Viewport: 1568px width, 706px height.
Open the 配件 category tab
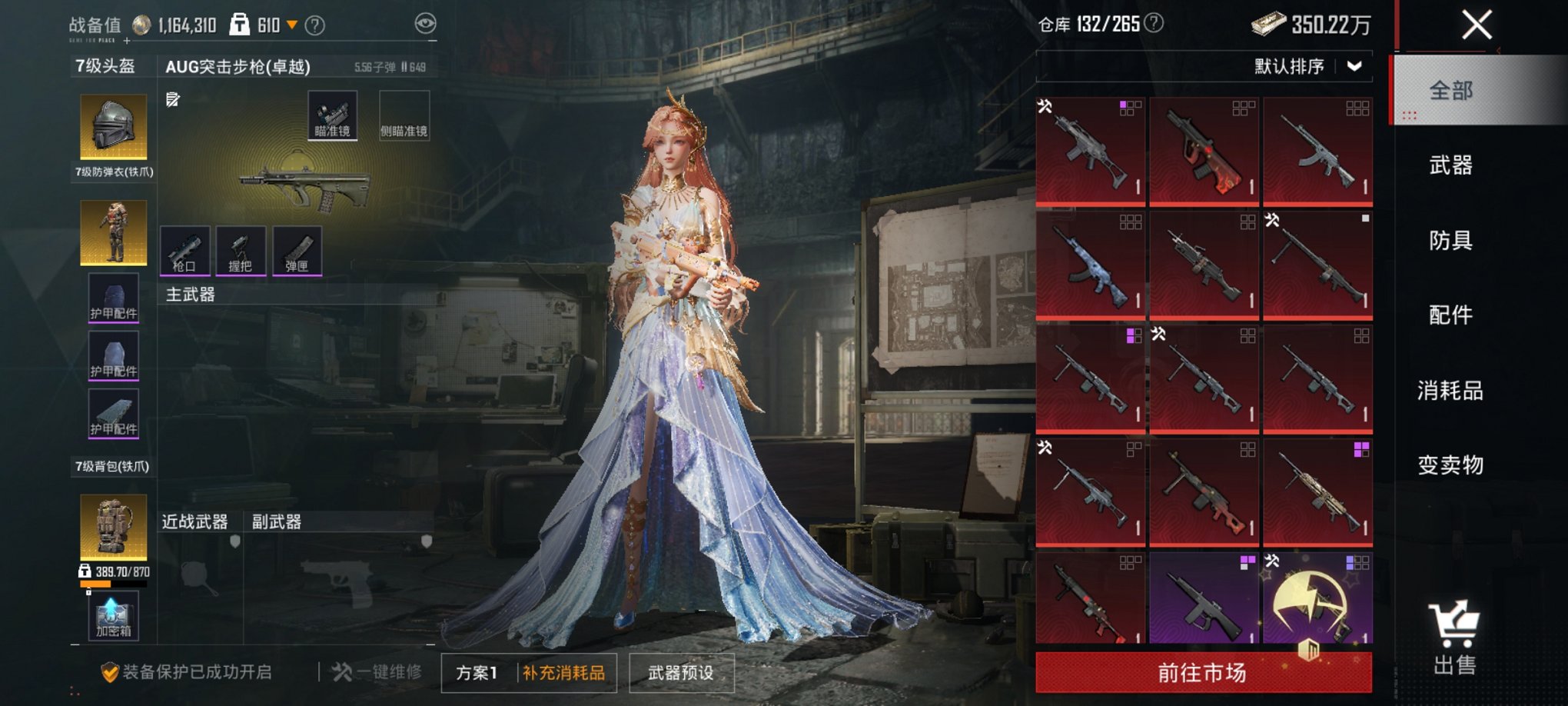tap(1450, 315)
